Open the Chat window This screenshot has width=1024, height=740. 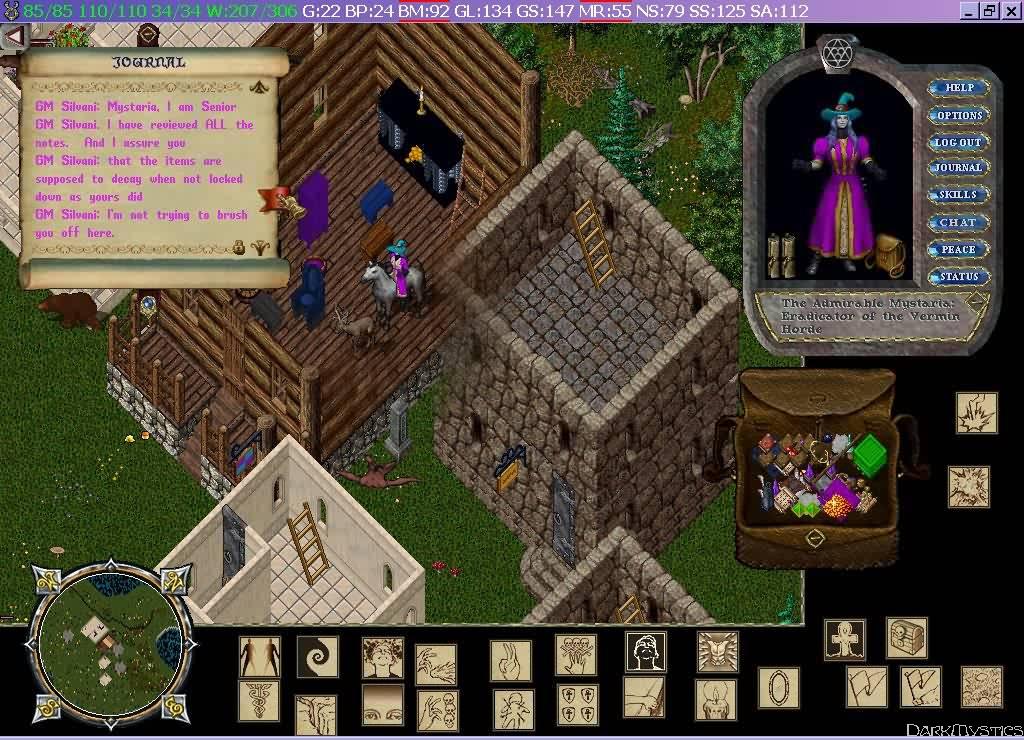click(x=959, y=222)
